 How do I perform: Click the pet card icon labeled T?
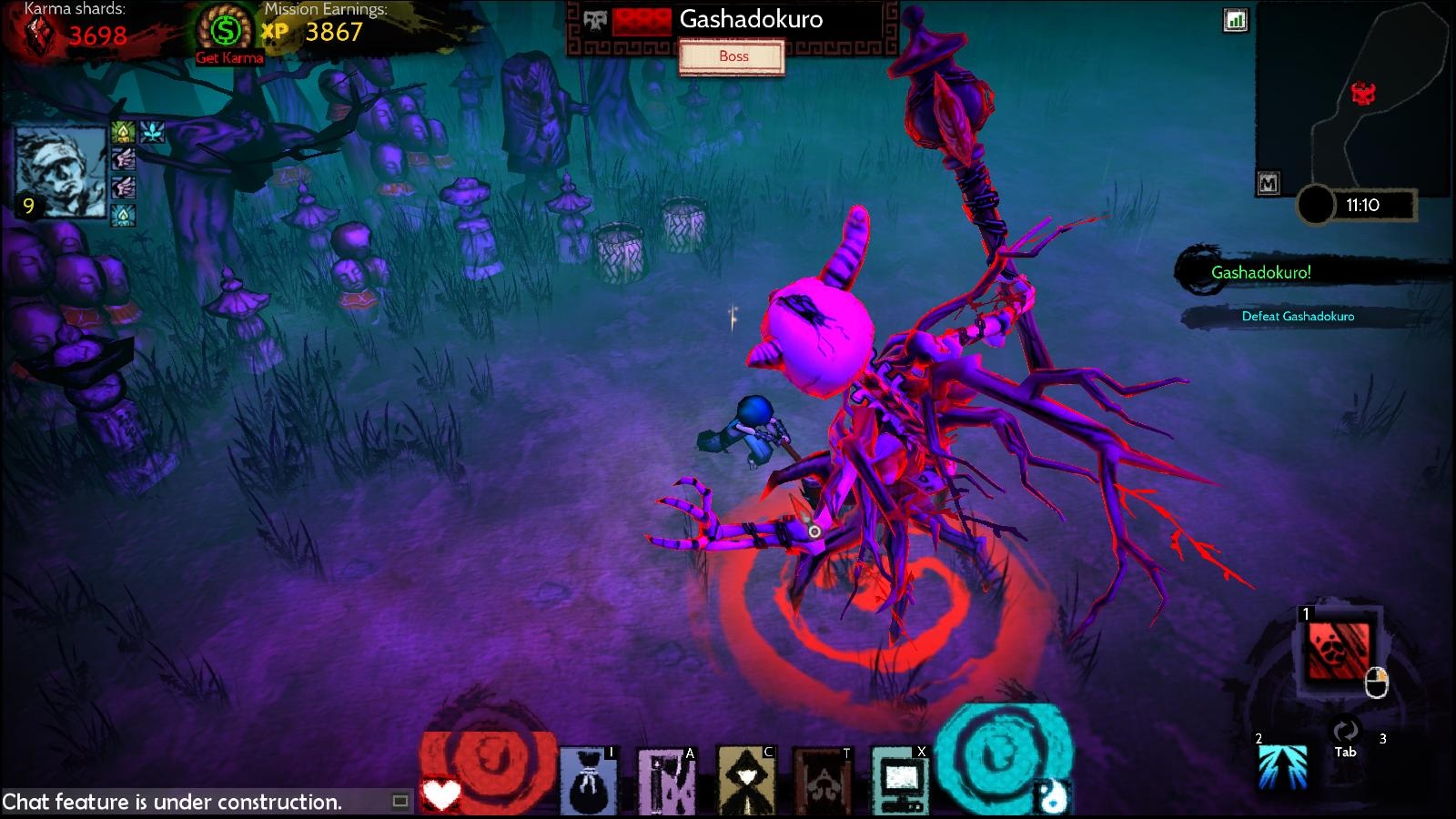pyautogui.click(x=824, y=779)
